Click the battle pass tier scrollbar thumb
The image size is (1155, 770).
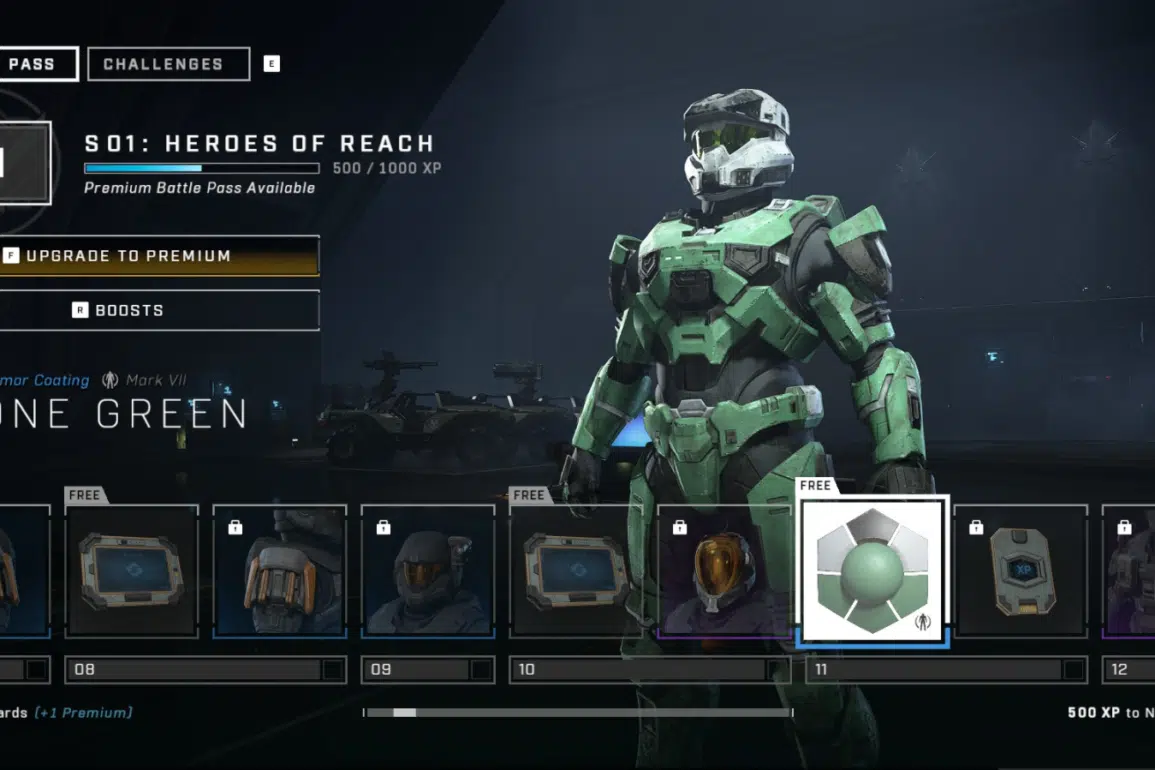pyautogui.click(x=404, y=713)
